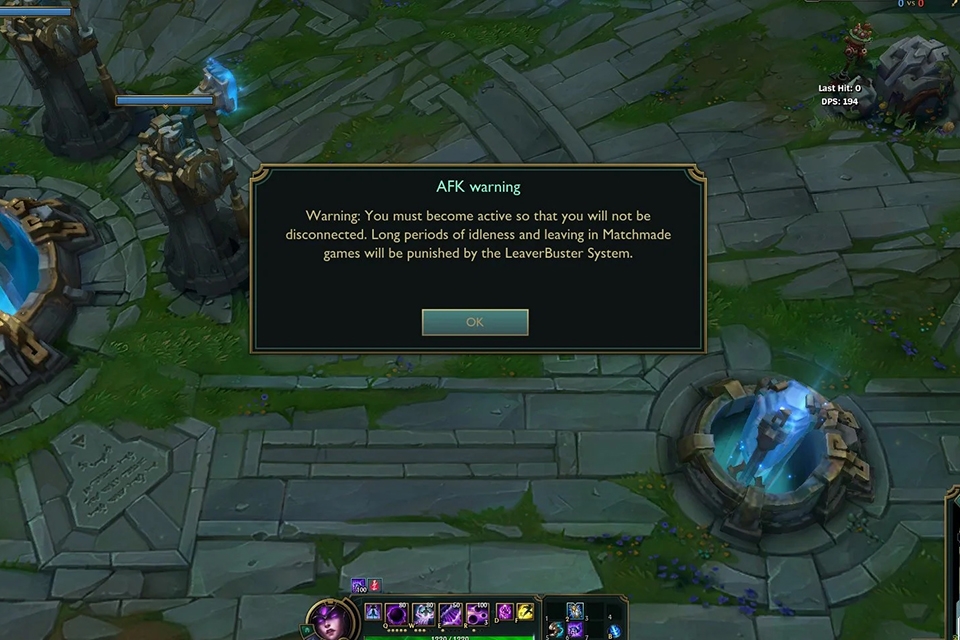Click the swirl item in the inventory

coord(555,630)
